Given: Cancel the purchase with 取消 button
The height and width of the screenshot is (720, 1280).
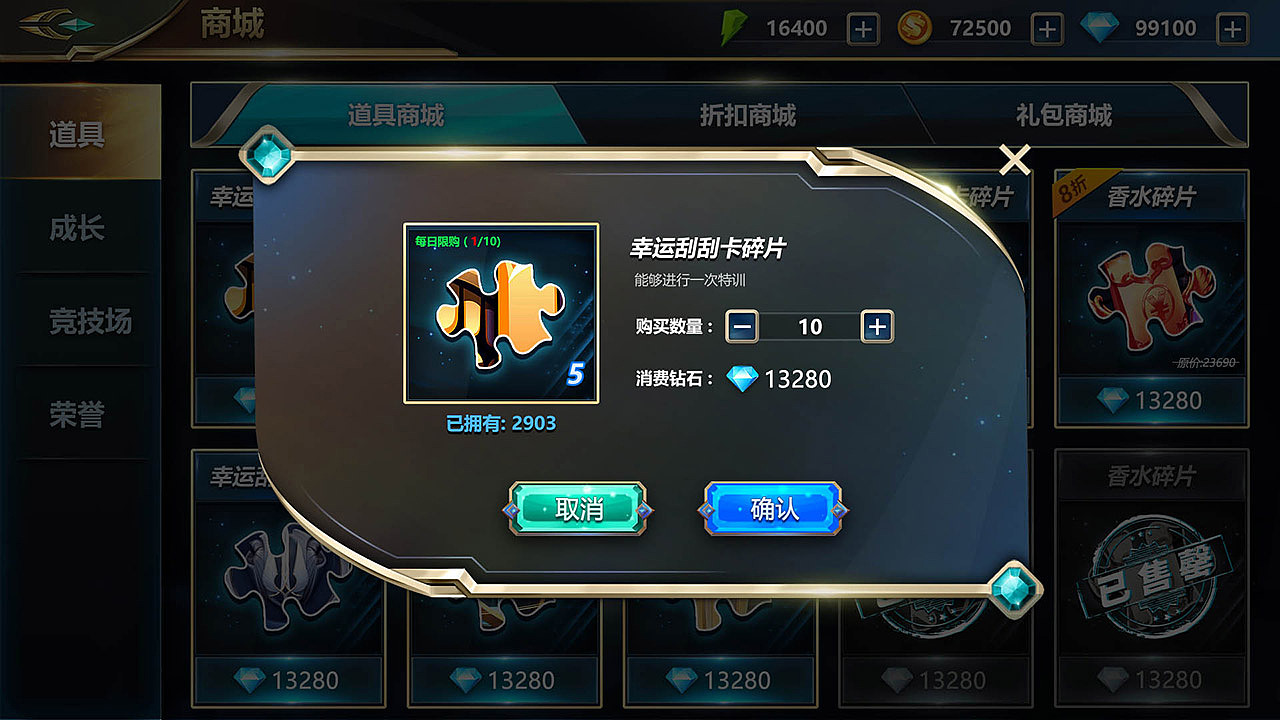Looking at the screenshot, I should (578, 508).
